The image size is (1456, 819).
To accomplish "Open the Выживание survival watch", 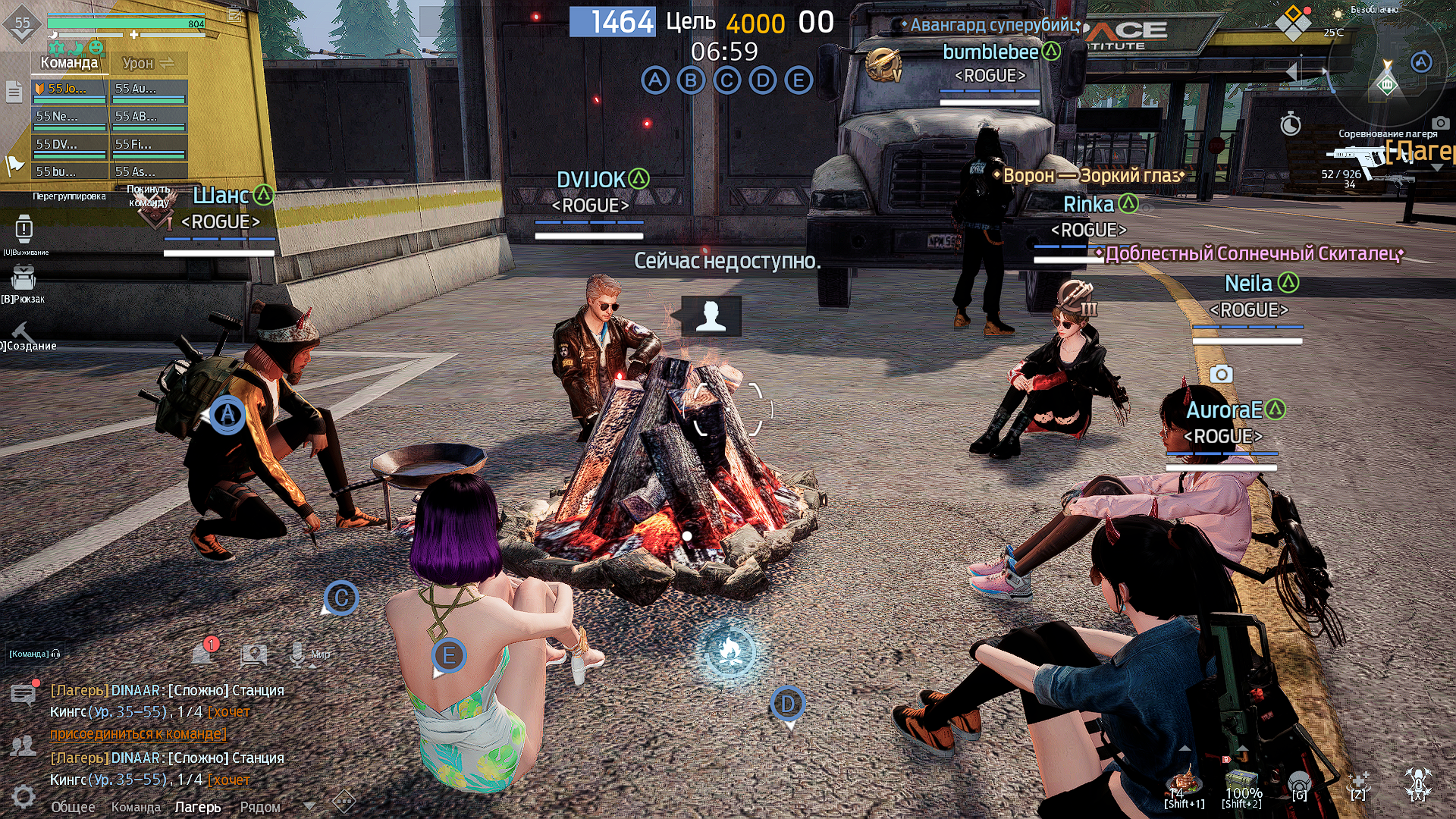I will (24, 231).
